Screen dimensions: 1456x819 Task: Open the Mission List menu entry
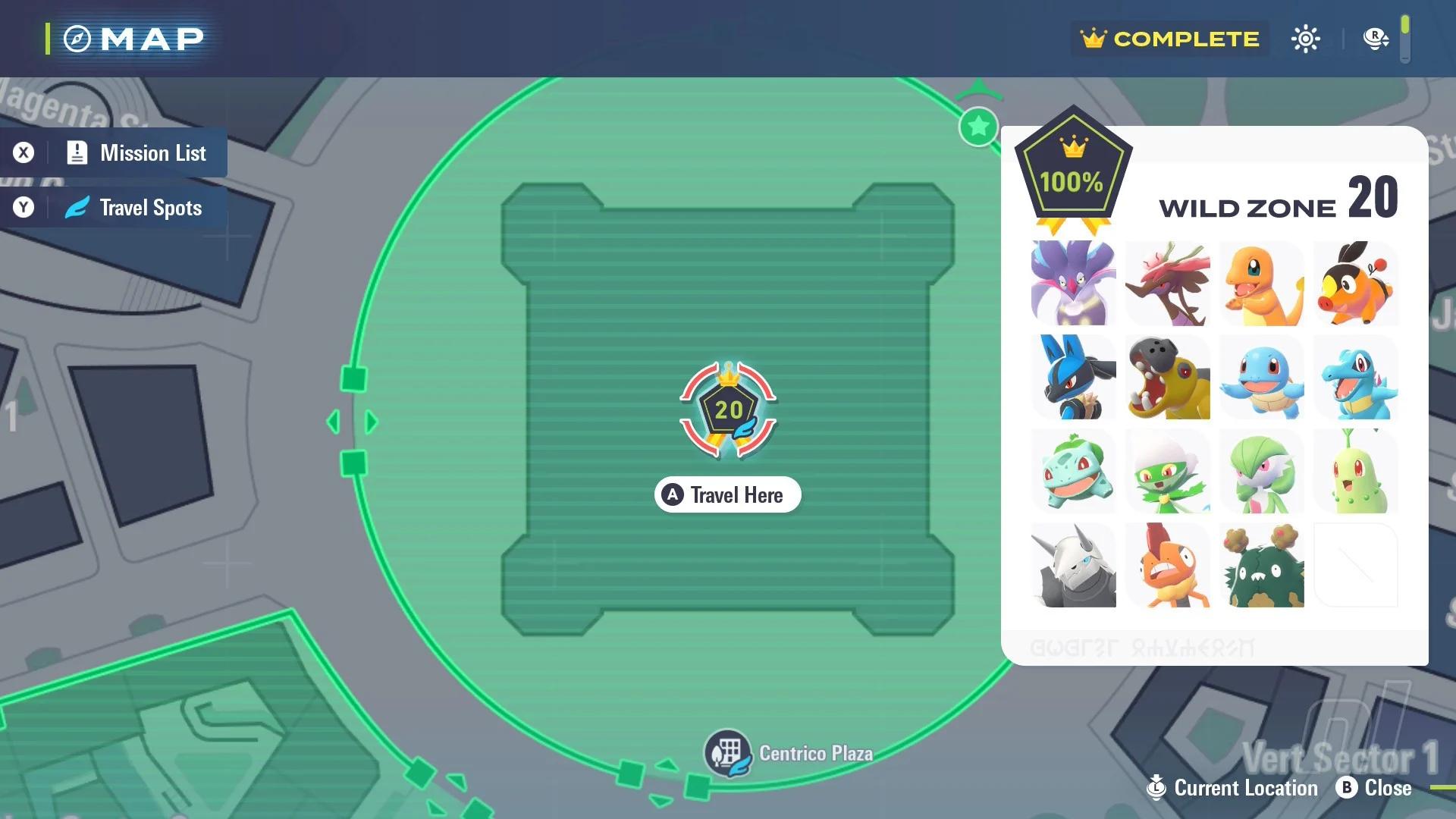tap(153, 153)
